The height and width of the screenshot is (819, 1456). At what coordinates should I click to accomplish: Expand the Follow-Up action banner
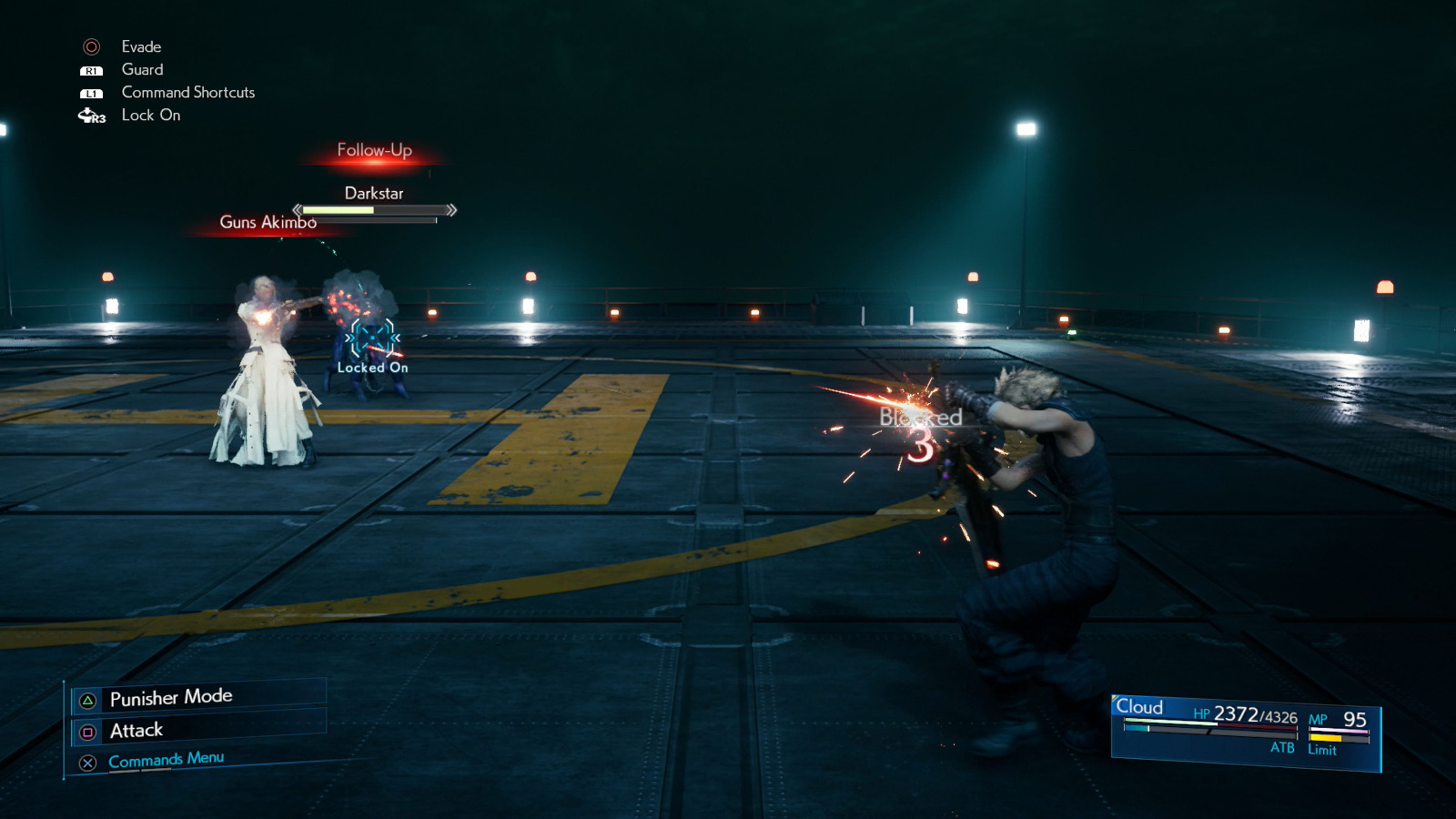click(x=373, y=149)
